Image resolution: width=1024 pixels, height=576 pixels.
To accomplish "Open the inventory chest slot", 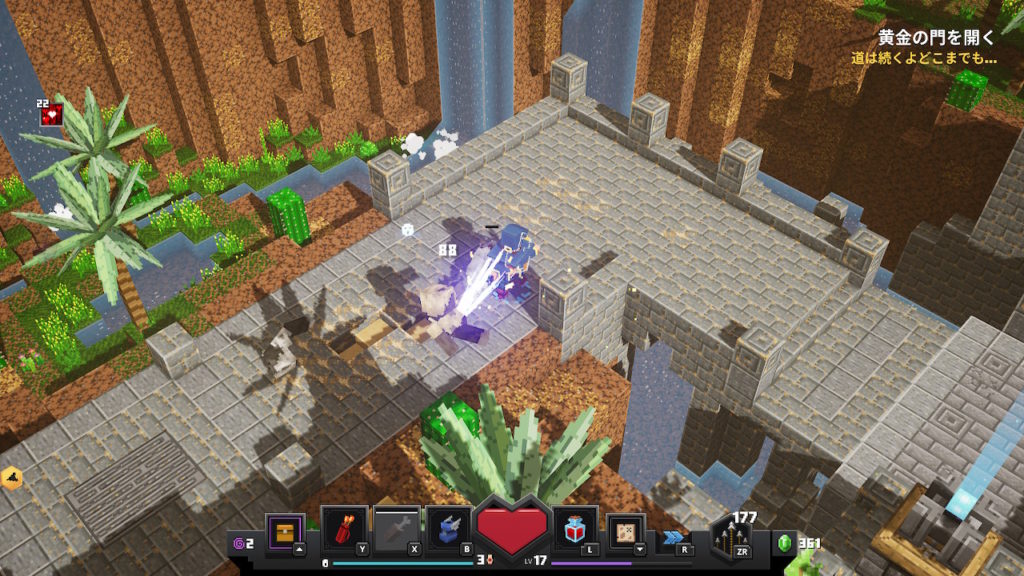I will click(285, 530).
